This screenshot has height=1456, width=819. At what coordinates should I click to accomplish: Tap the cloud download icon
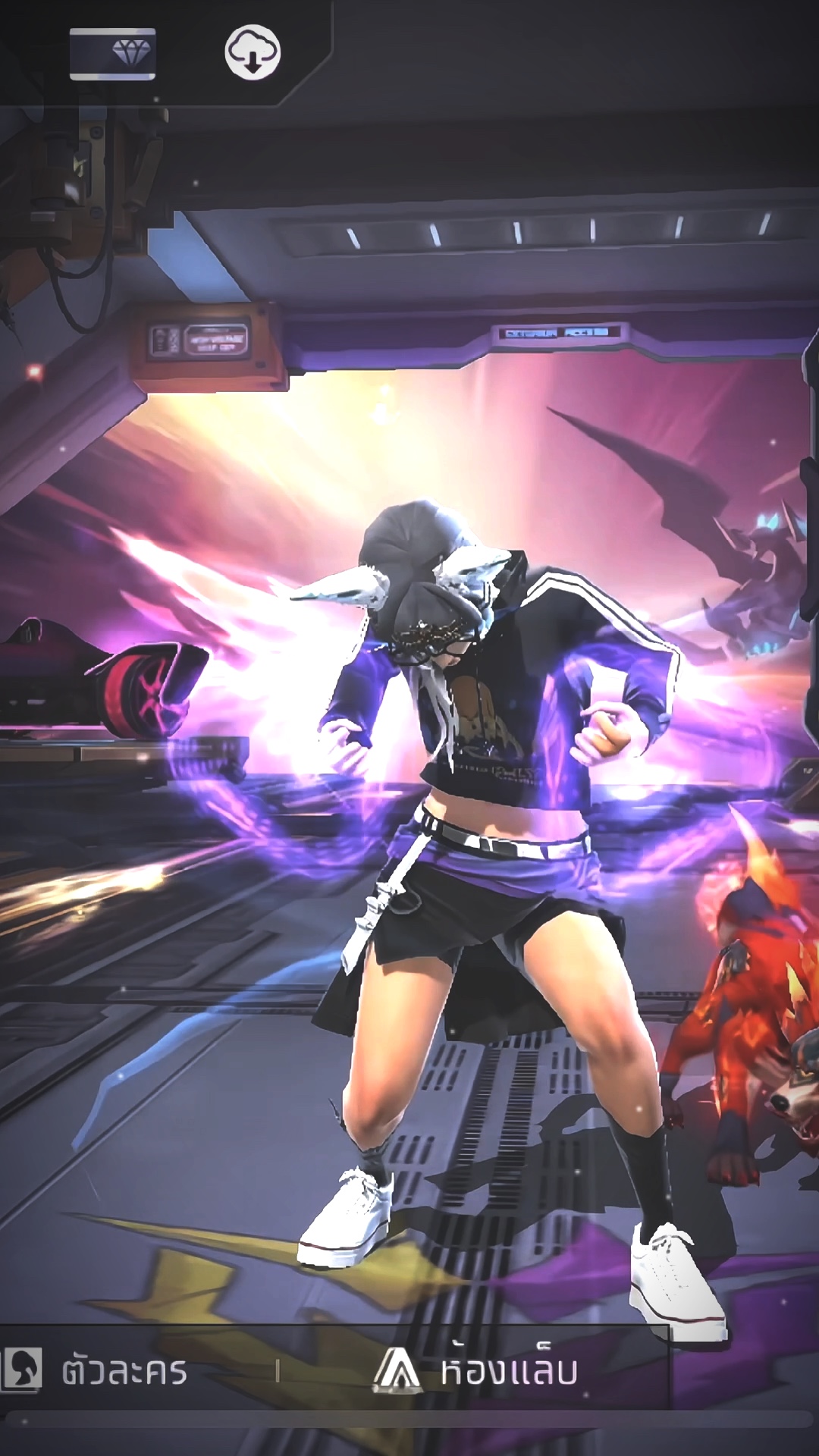pos(253,52)
